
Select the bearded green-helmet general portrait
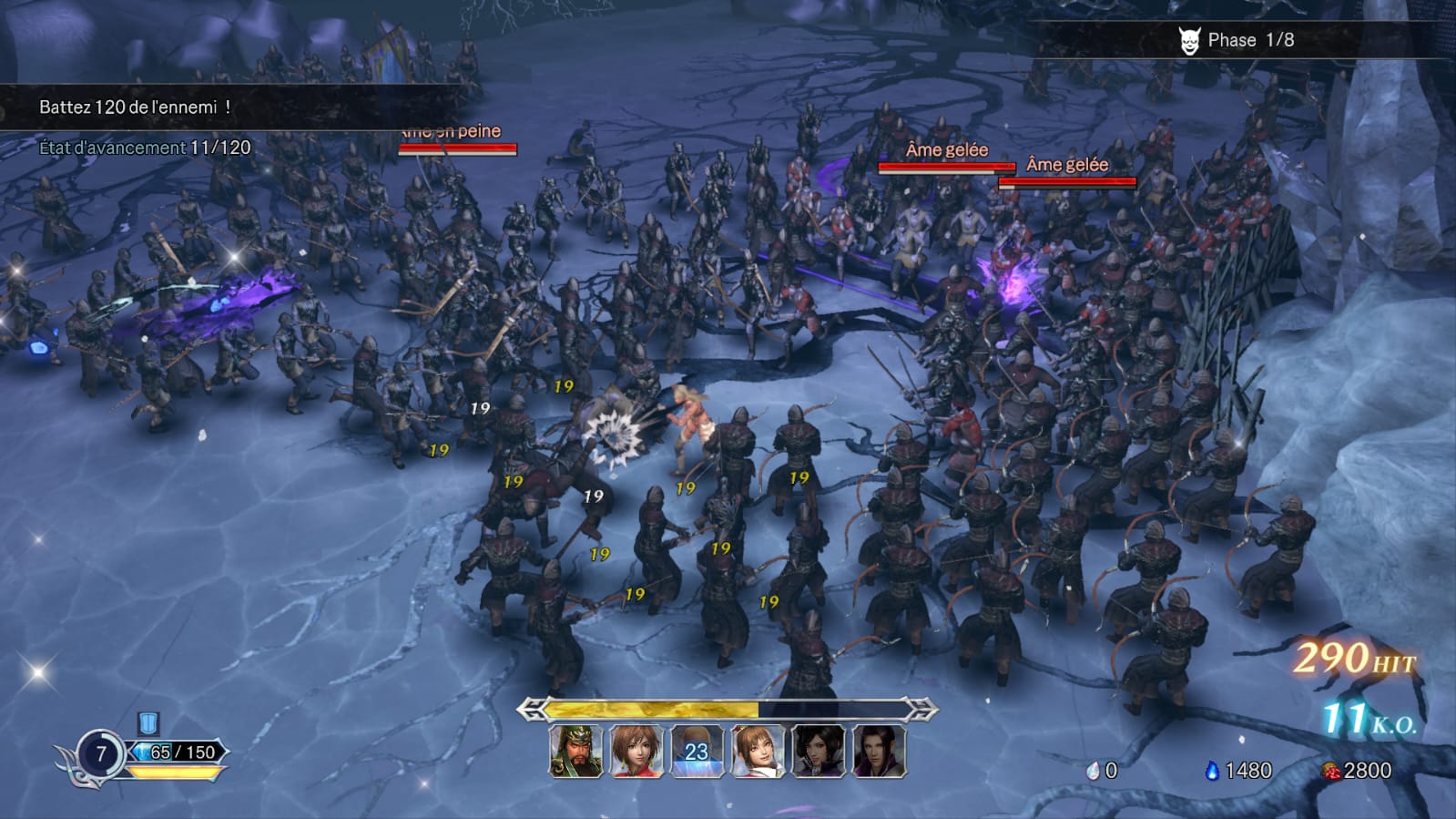point(575,752)
